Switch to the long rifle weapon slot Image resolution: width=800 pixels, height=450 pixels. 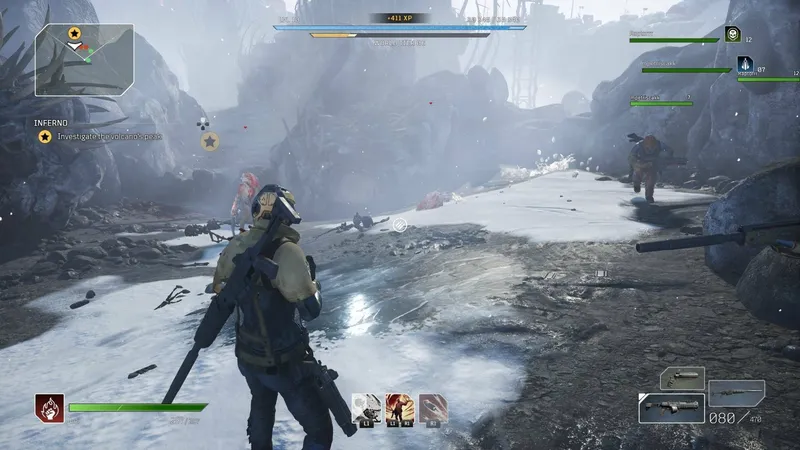click(736, 392)
